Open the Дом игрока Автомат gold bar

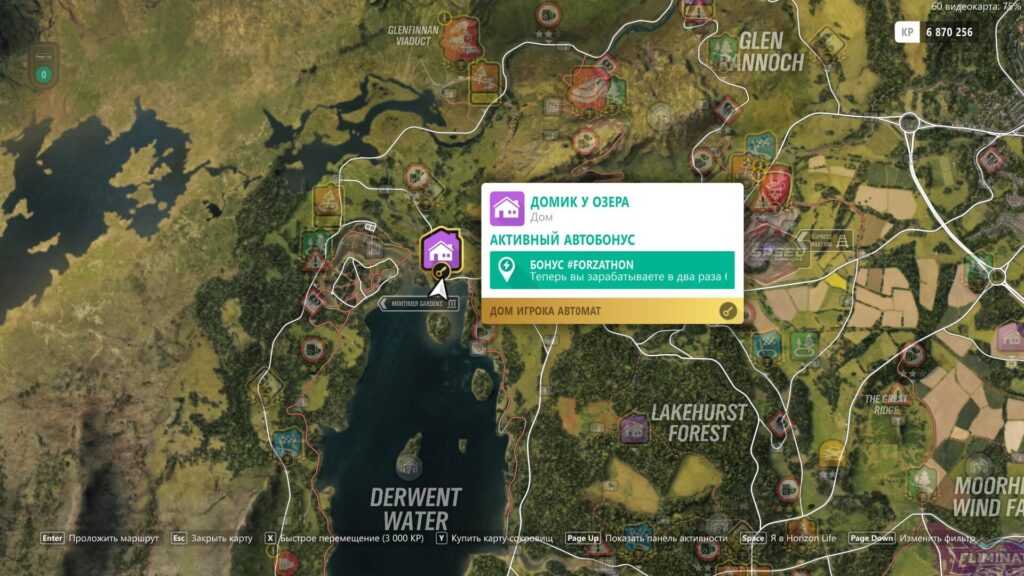point(612,311)
